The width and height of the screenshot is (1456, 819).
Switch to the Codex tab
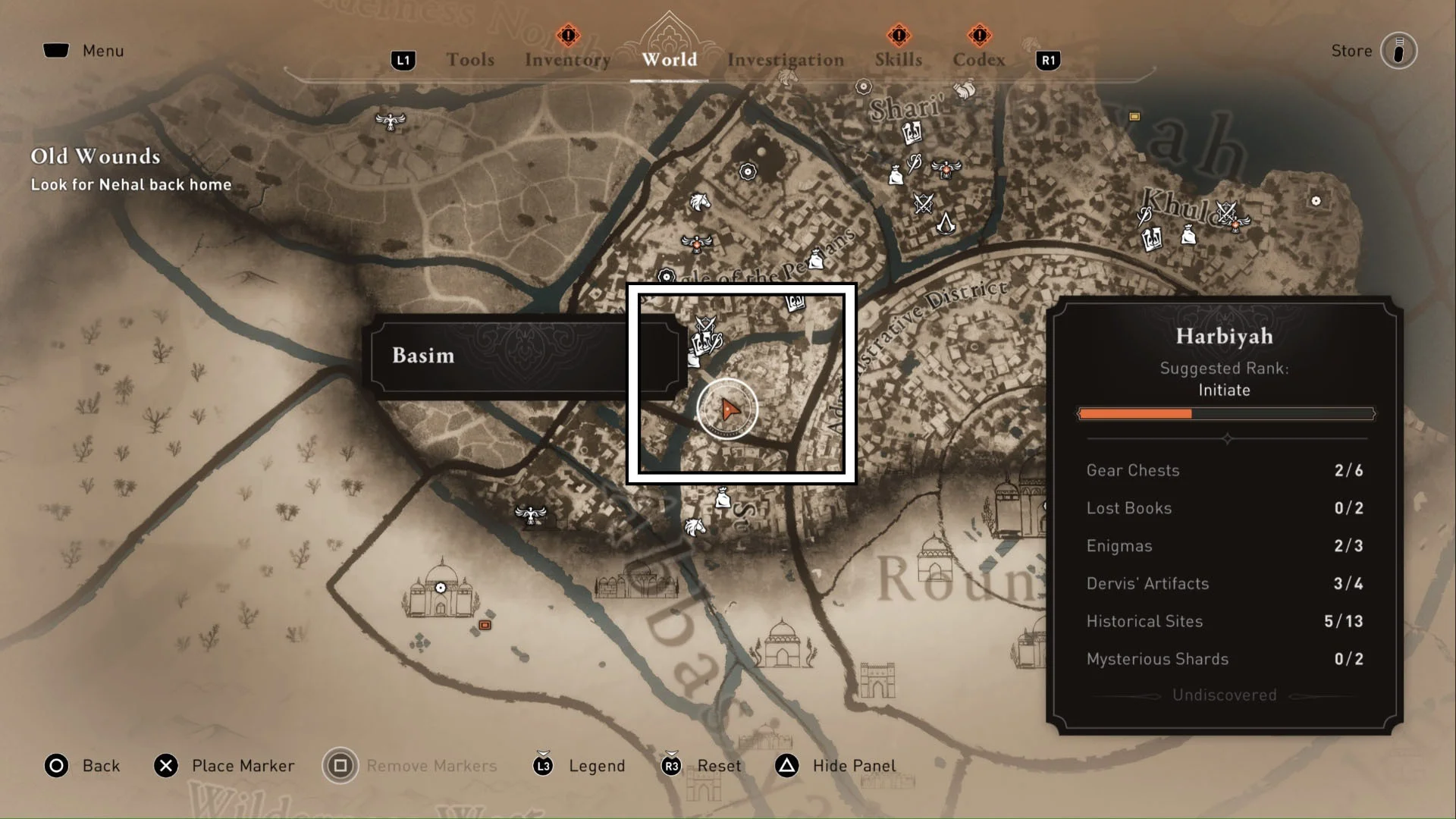(979, 59)
